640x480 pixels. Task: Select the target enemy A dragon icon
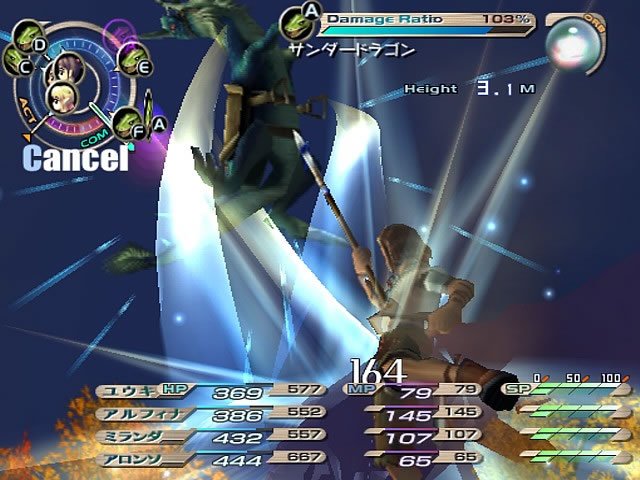(x=297, y=20)
